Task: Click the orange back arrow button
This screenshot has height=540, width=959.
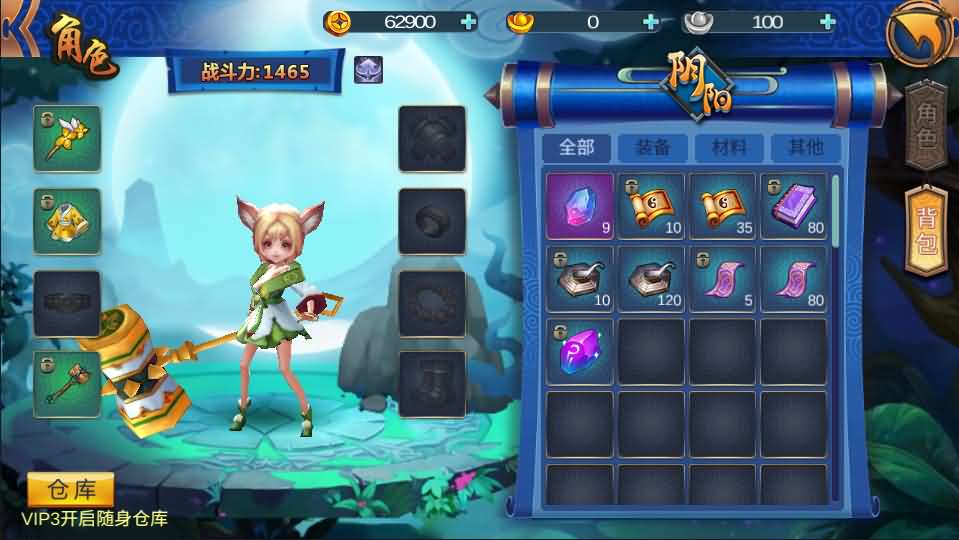Action: (920, 34)
